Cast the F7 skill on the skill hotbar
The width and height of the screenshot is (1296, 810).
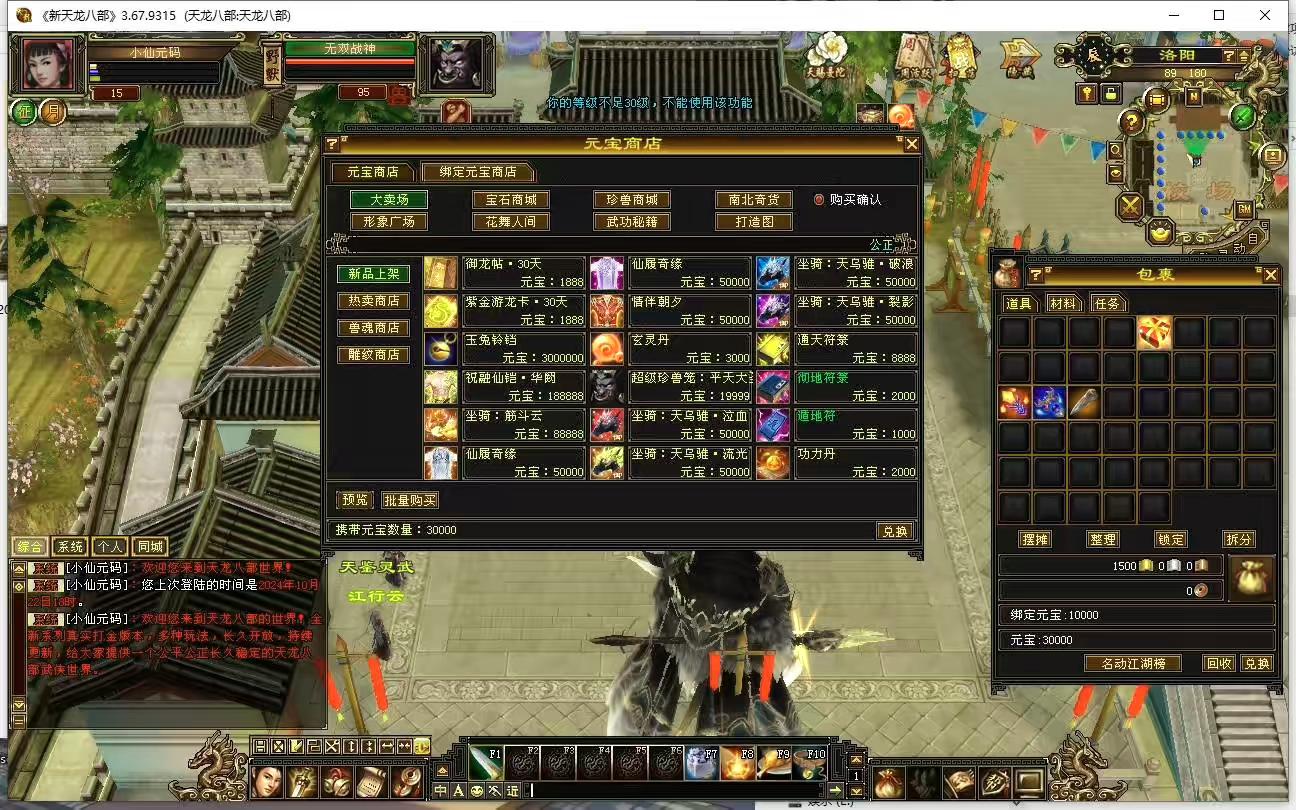(x=703, y=764)
